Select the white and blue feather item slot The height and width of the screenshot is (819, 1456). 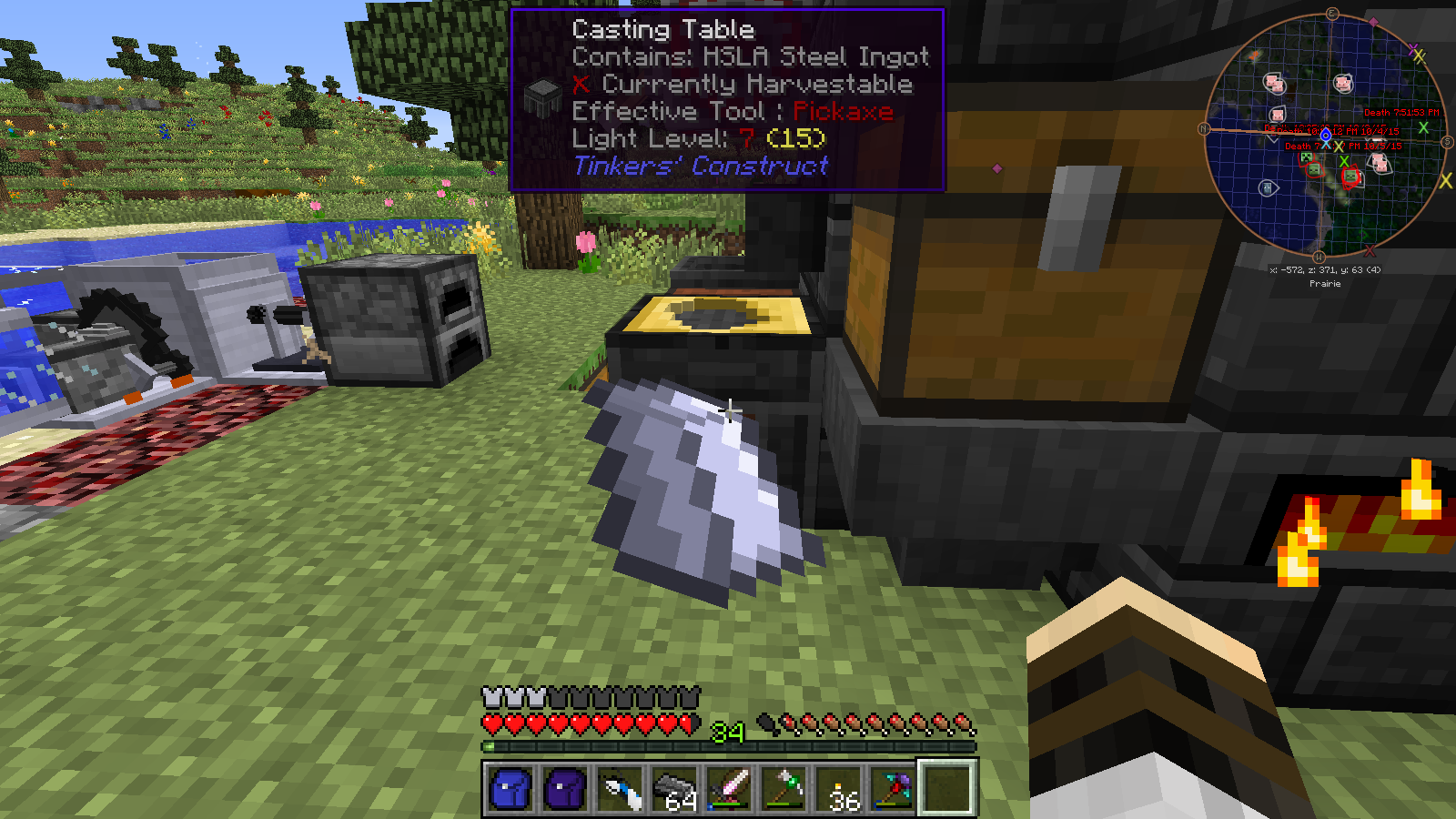pos(621,788)
